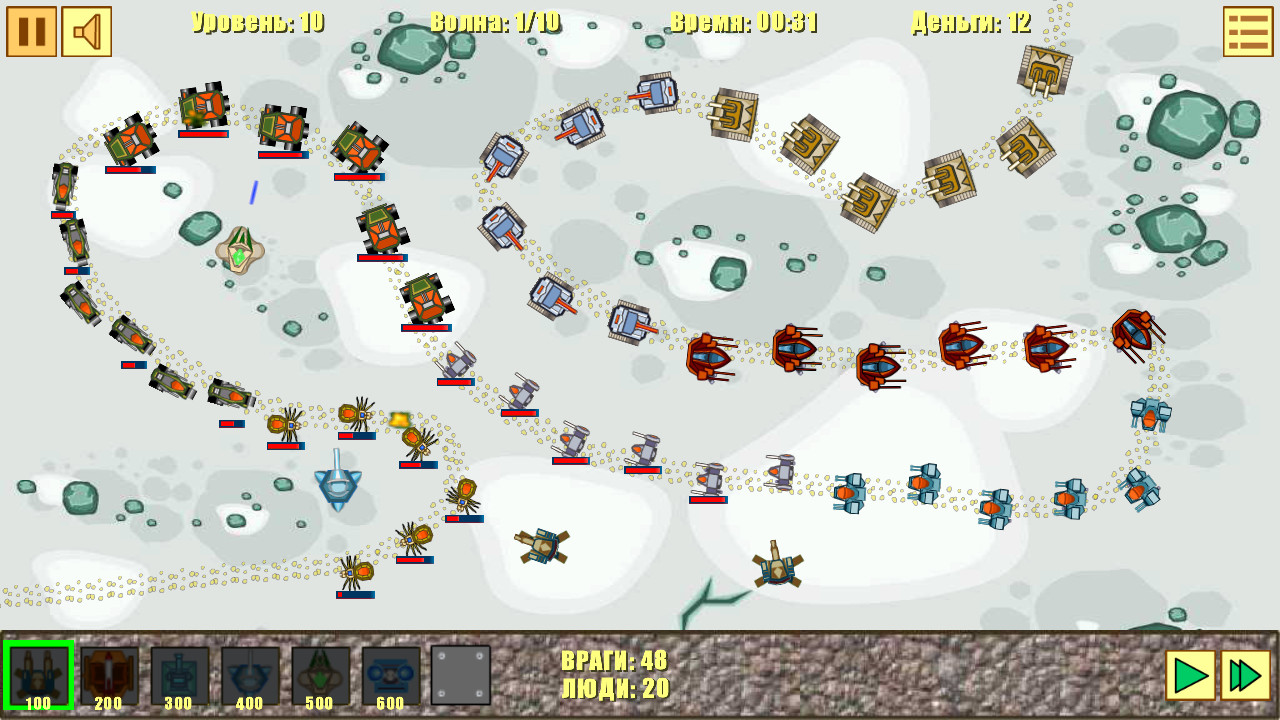Image resolution: width=1280 pixels, height=720 pixels.
Task: Select the 300-cost tank cannon tower icon
Action: [x=176, y=674]
